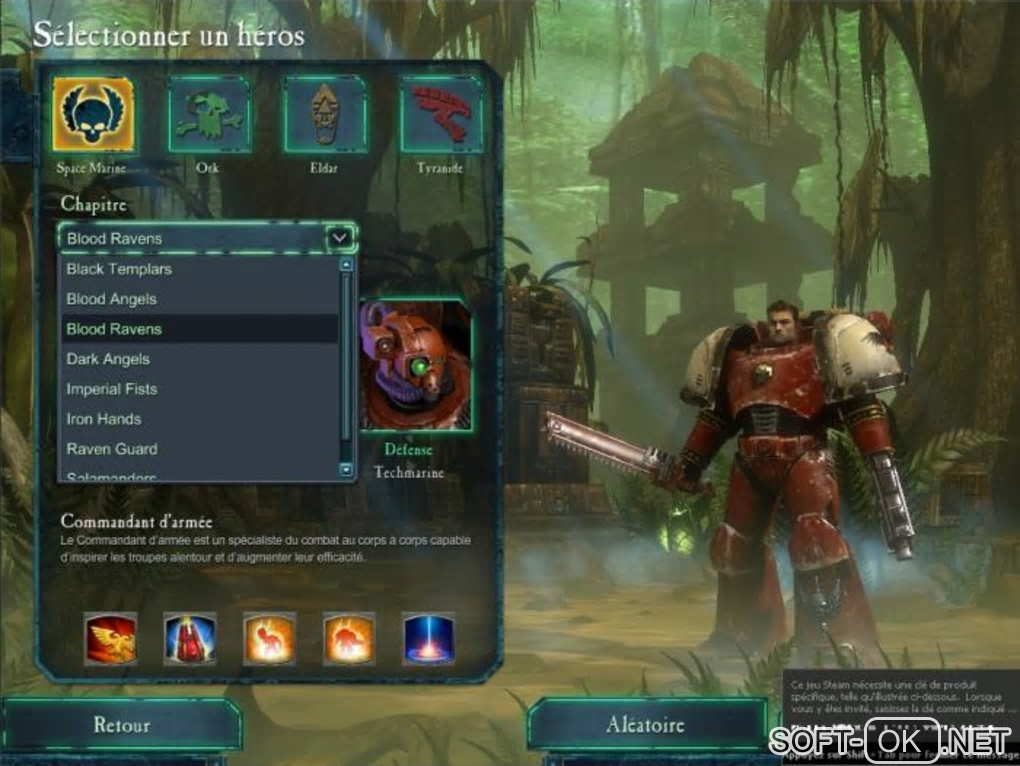Click the blue light beam ability icon
This screenshot has height=766, width=1020.
point(429,639)
